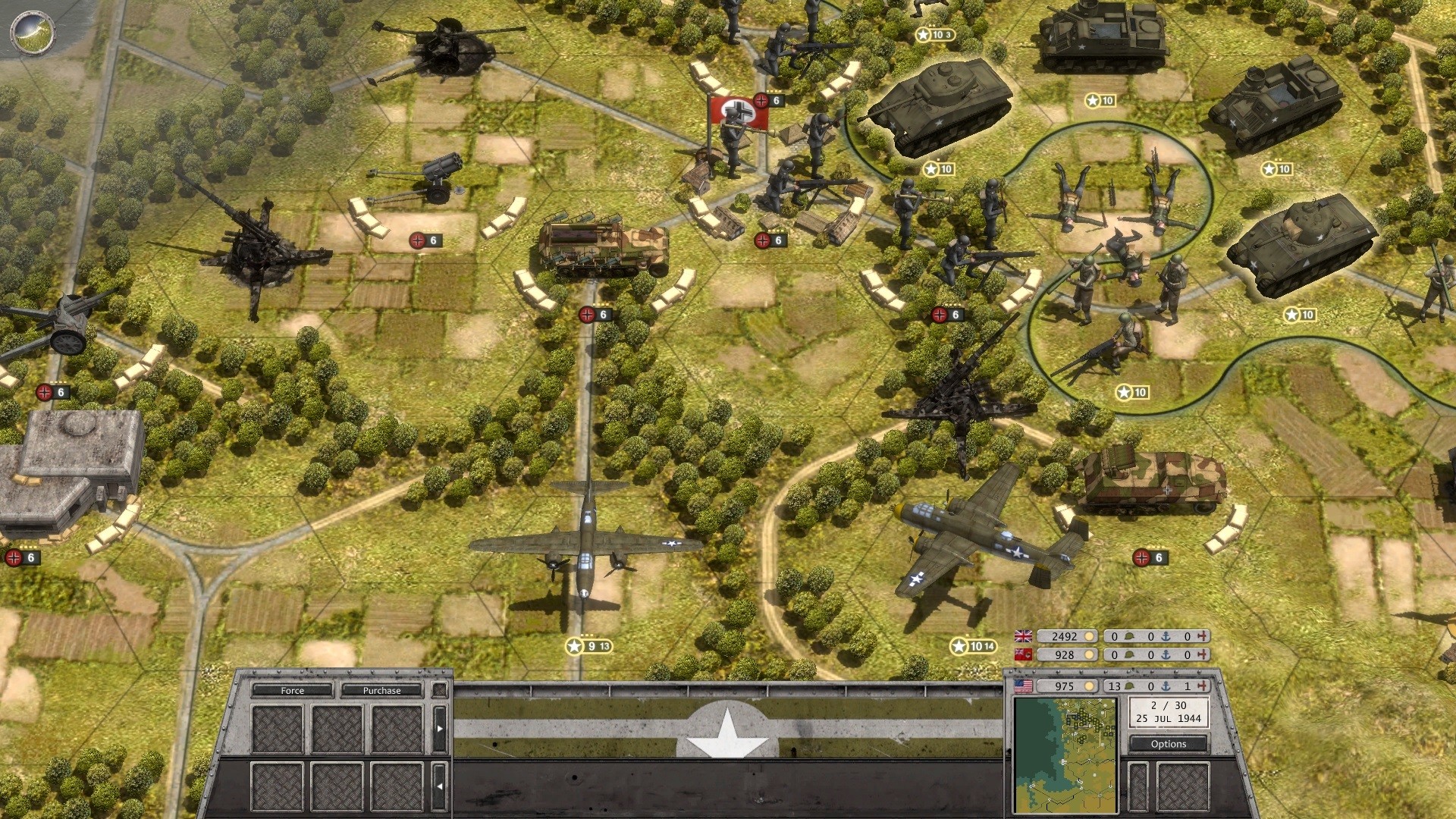Open the Force panel
This screenshot has height=819, width=1456.
pyautogui.click(x=292, y=690)
